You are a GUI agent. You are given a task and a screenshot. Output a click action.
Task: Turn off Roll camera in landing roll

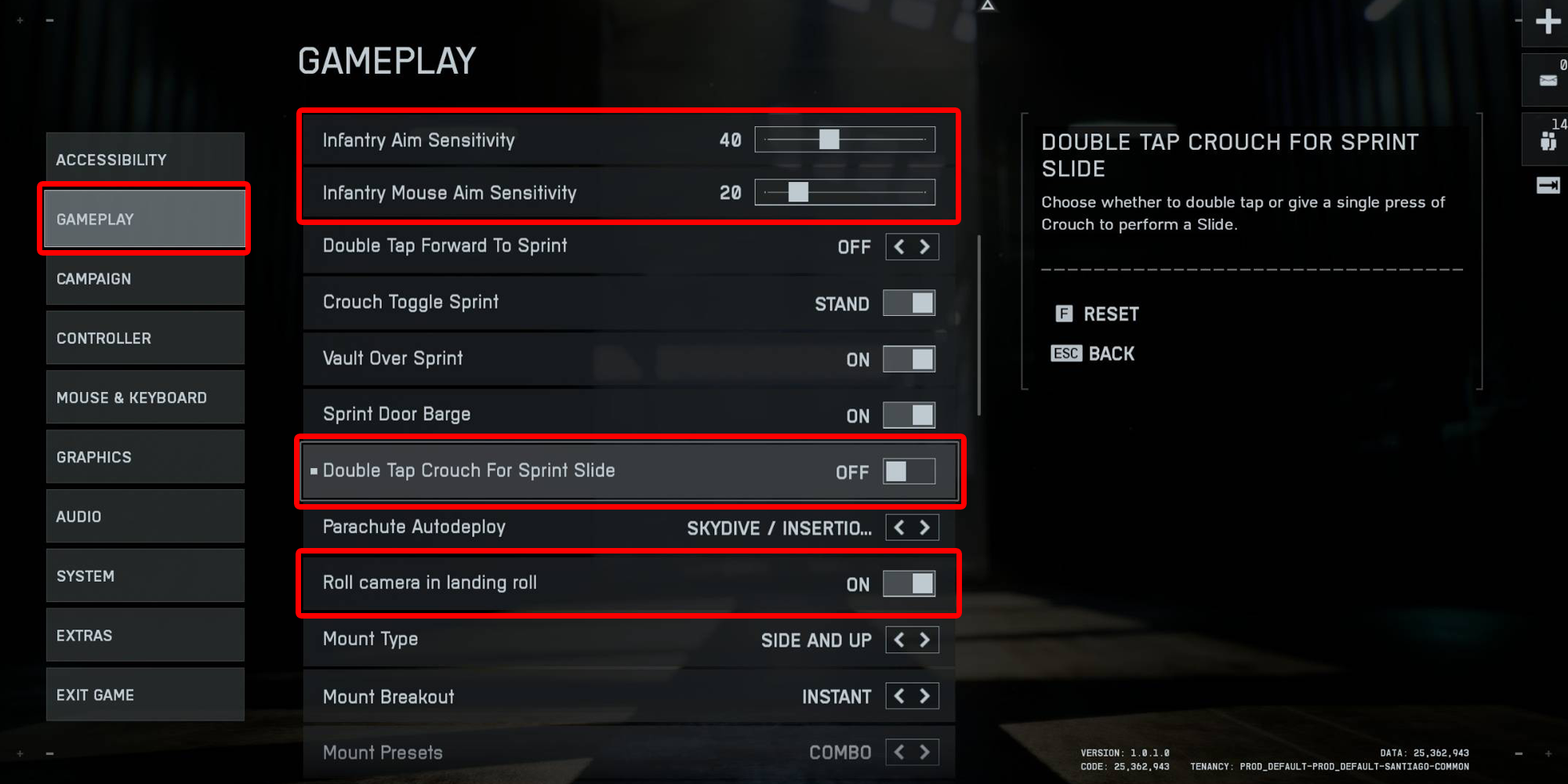(909, 583)
